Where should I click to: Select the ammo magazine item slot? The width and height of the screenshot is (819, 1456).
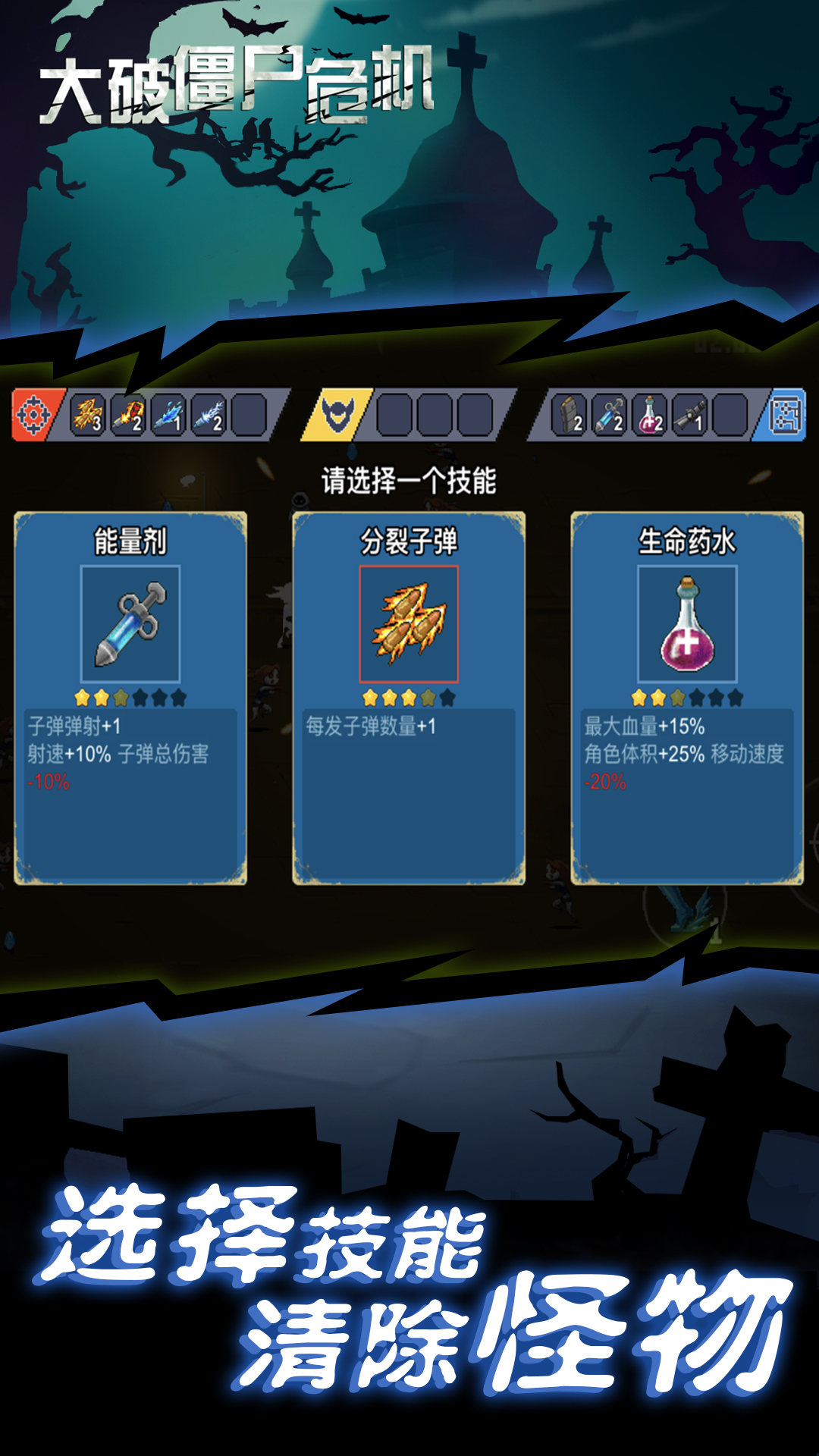coord(569,415)
